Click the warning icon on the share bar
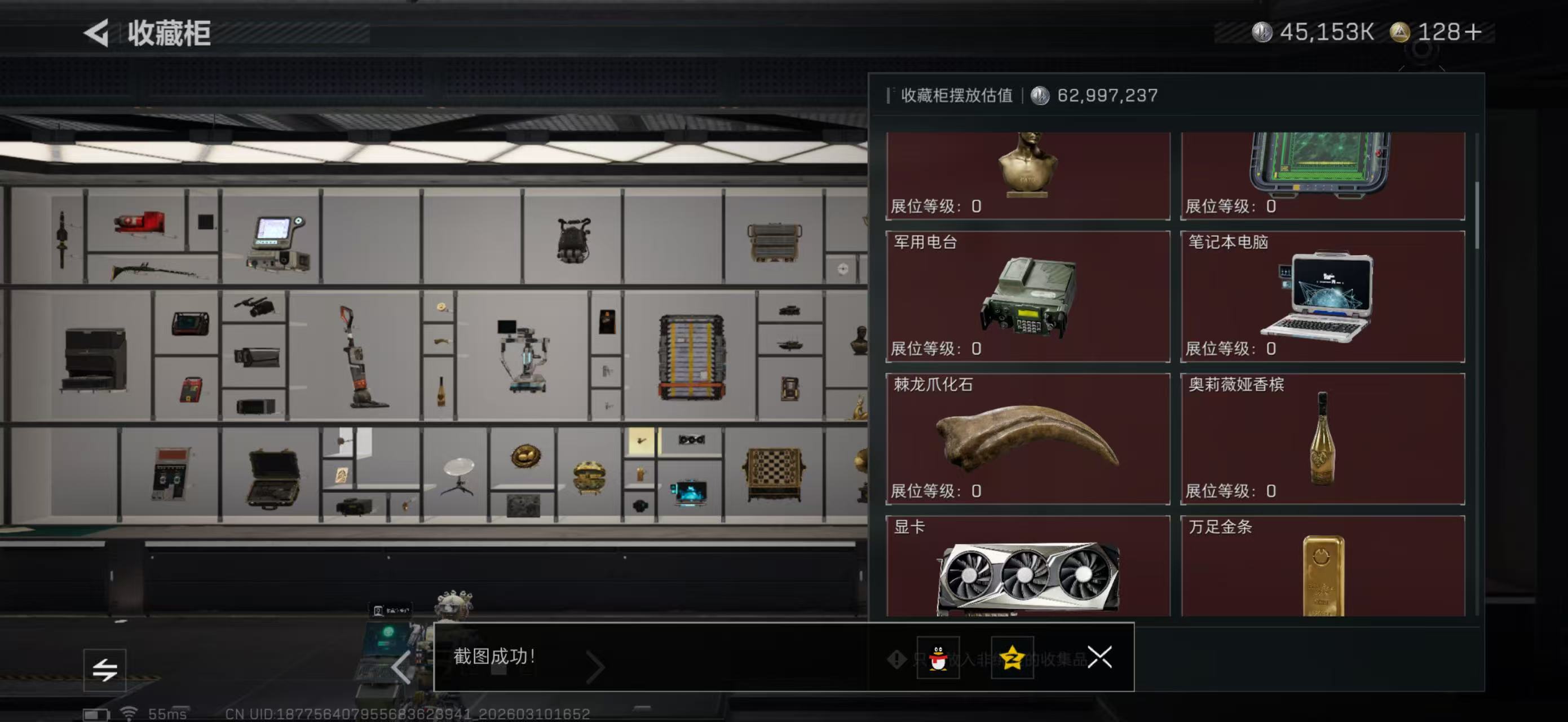This screenshot has width=1568, height=722. pos(896,659)
